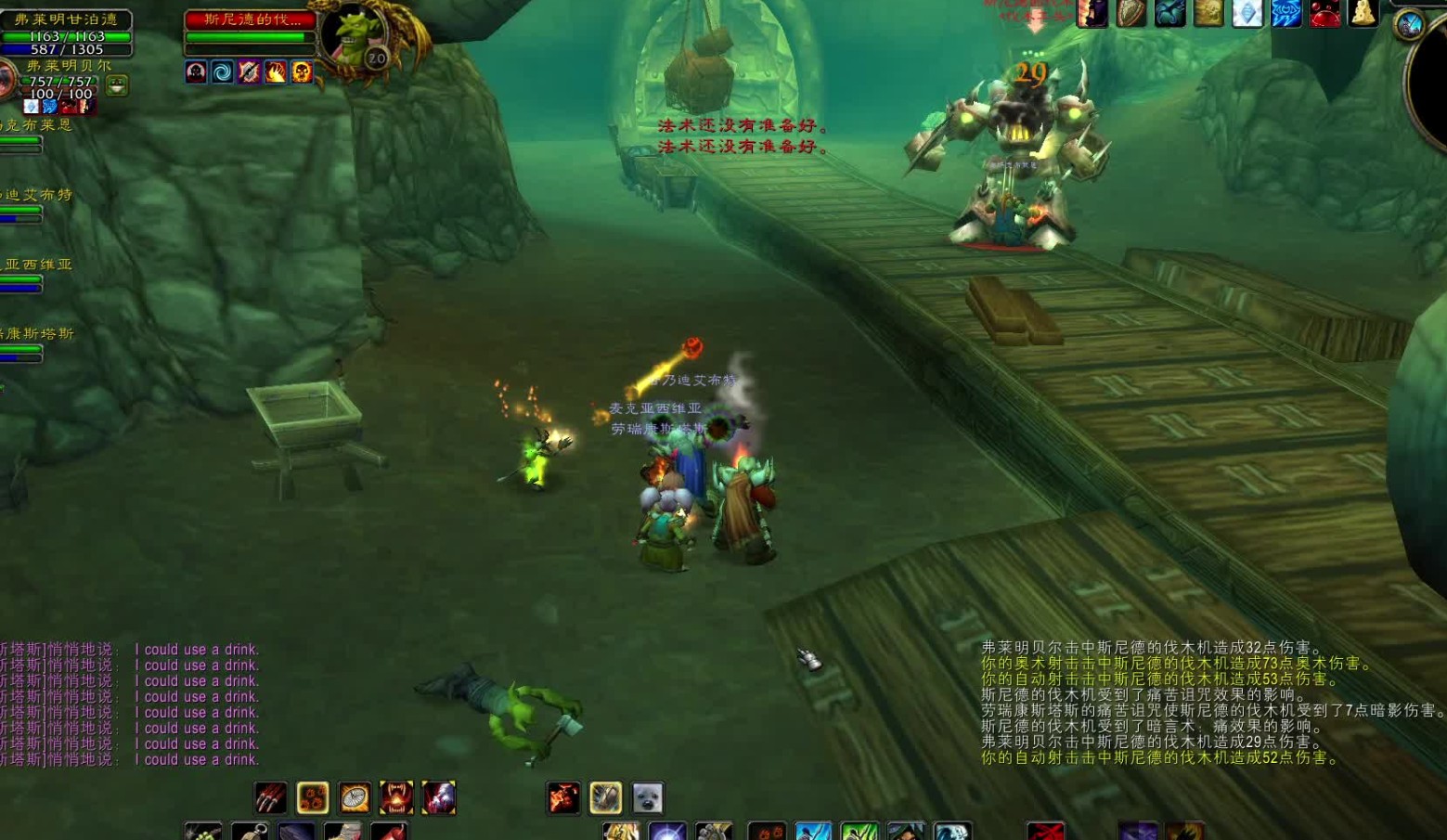Open the tracking button beside the minimap

pyautogui.click(x=1410, y=24)
